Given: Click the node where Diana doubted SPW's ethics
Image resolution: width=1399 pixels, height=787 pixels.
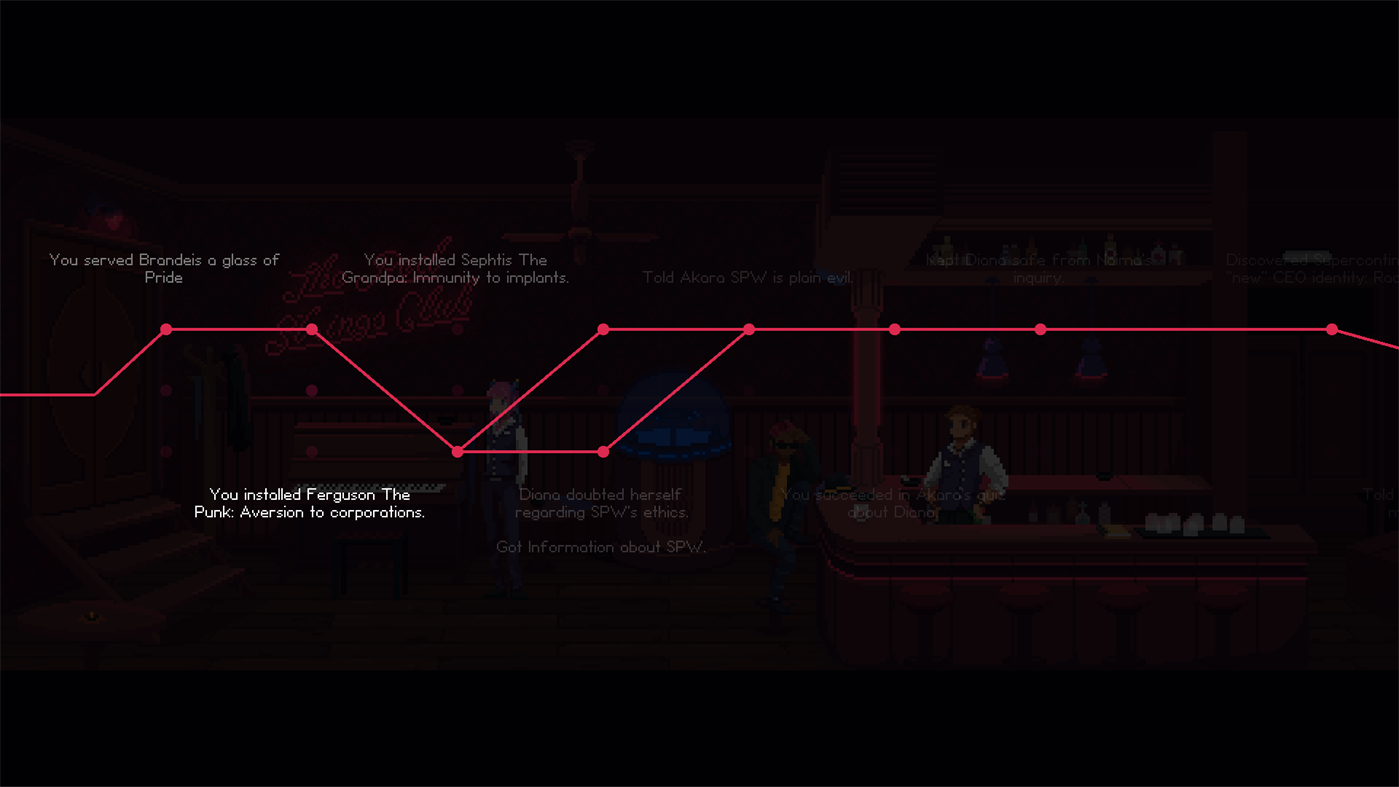Looking at the screenshot, I should pos(603,451).
